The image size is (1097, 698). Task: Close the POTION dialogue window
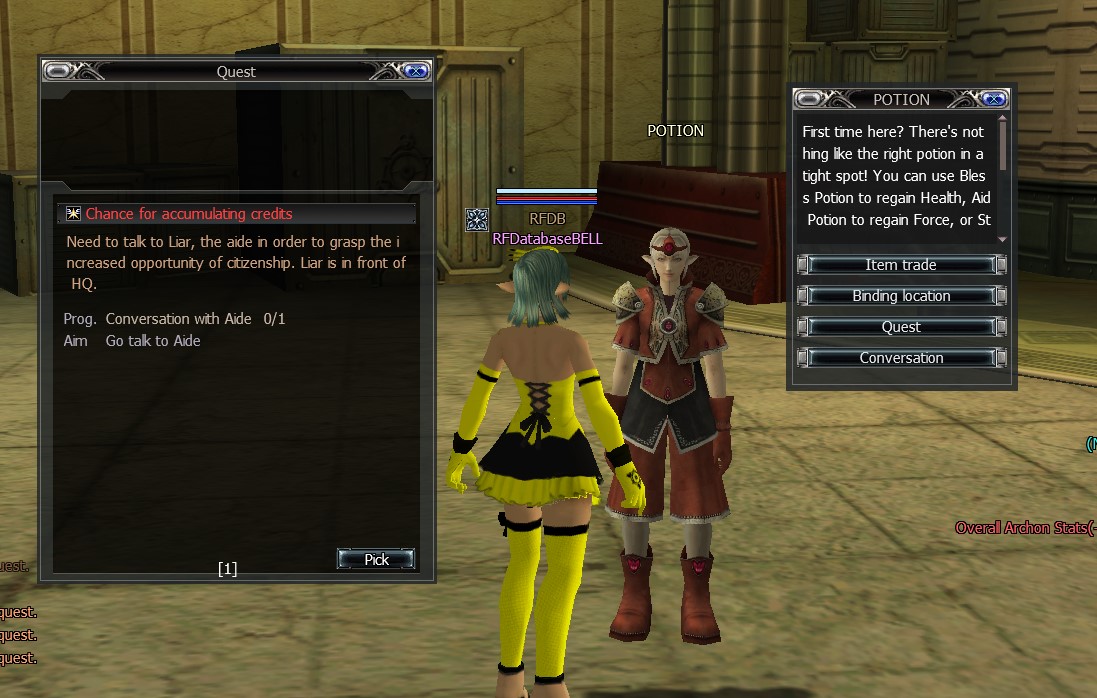point(993,99)
